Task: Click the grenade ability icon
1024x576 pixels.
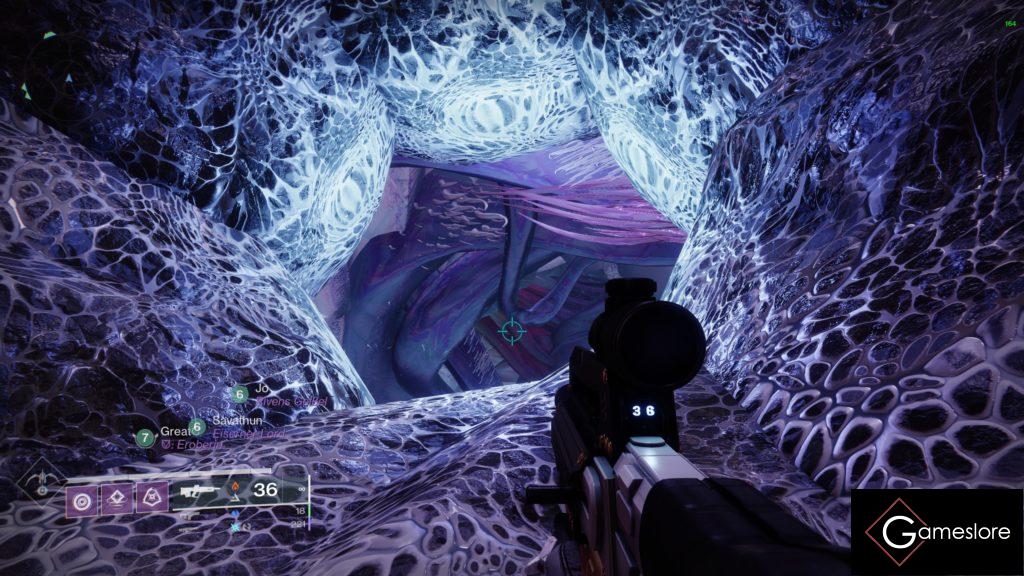Action: point(80,497)
